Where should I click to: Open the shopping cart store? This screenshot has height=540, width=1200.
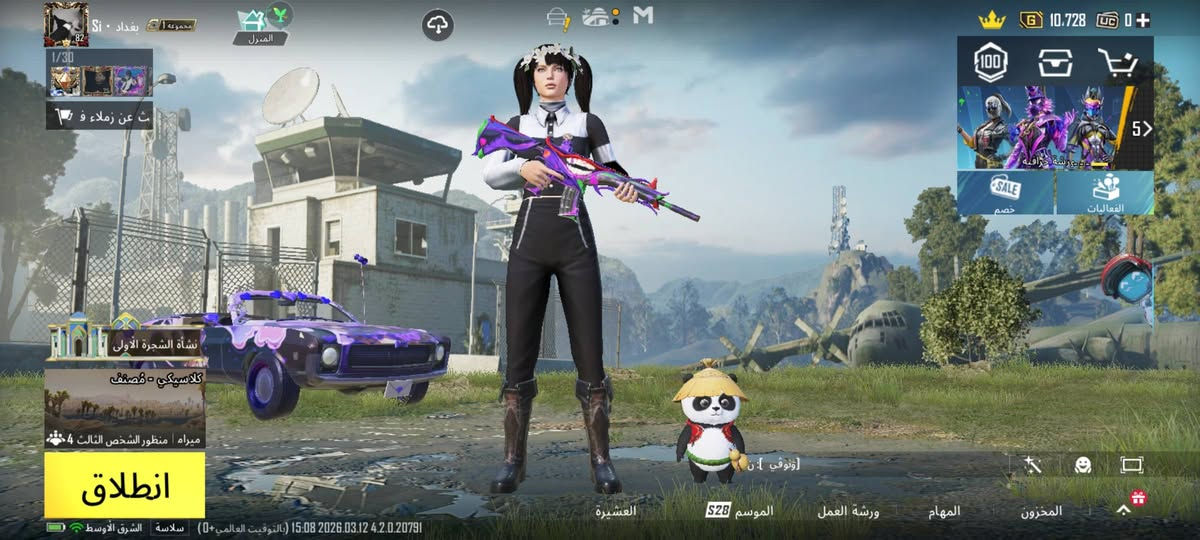tap(1118, 64)
